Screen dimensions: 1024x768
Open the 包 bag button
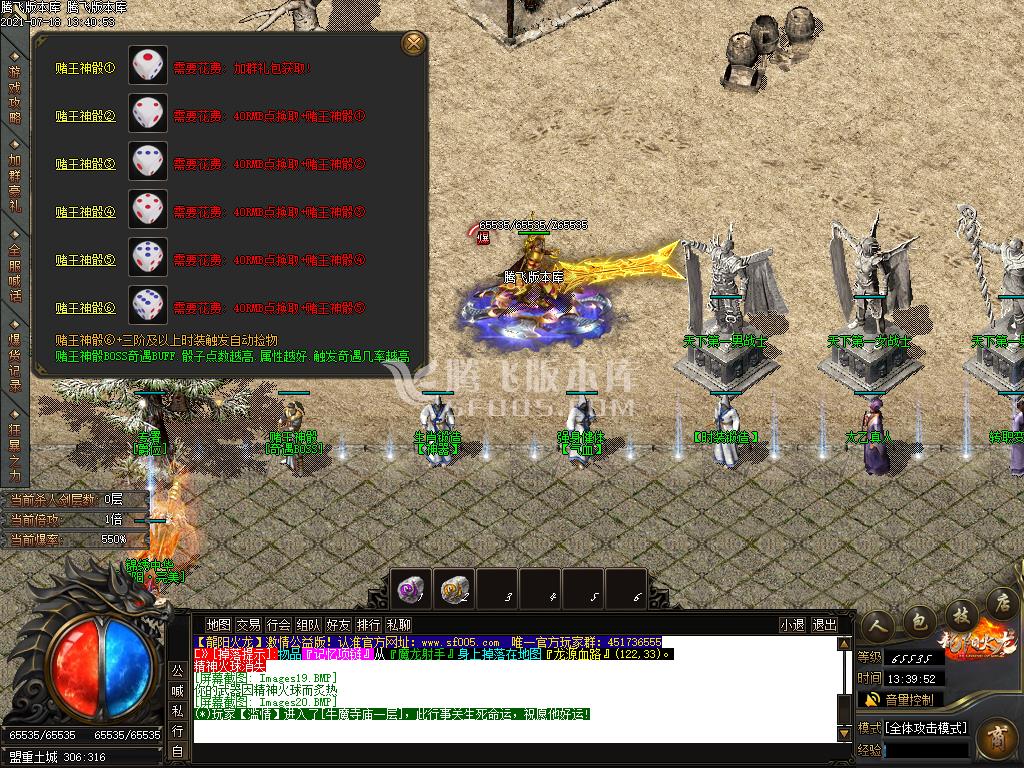click(x=917, y=621)
